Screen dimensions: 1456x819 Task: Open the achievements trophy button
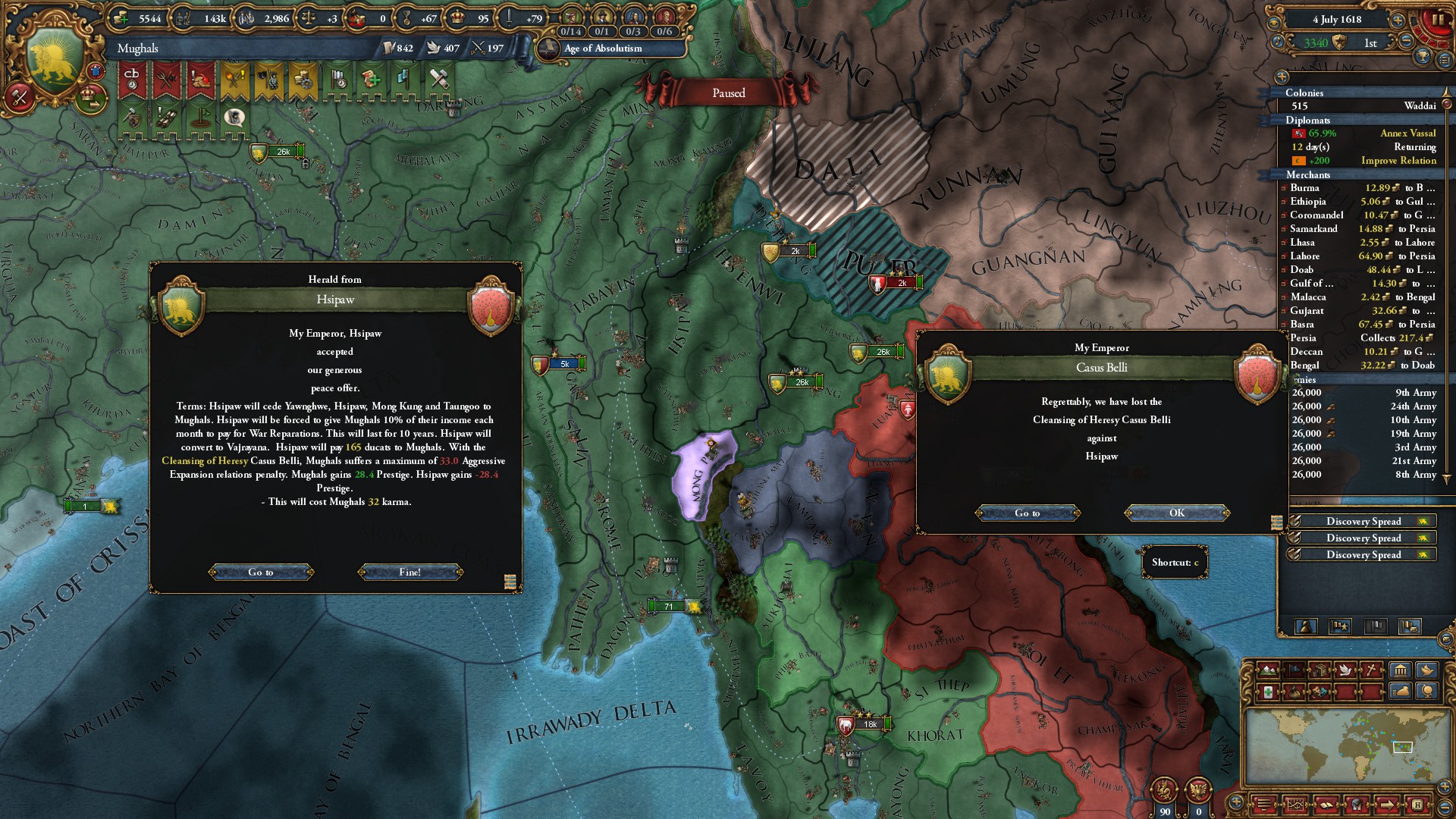(x=1423, y=57)
